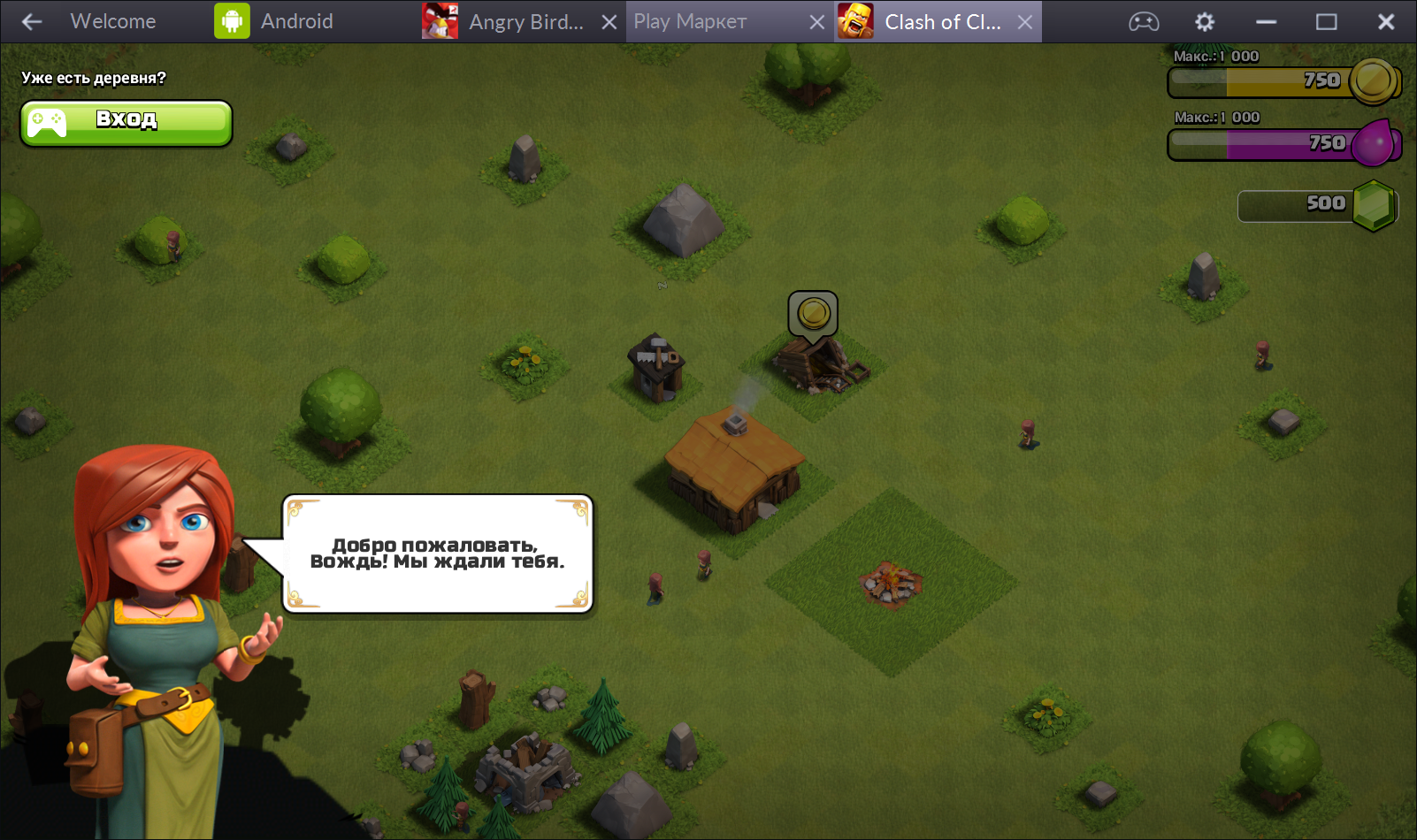Click the purple elixir icon

click(1373, 141)
